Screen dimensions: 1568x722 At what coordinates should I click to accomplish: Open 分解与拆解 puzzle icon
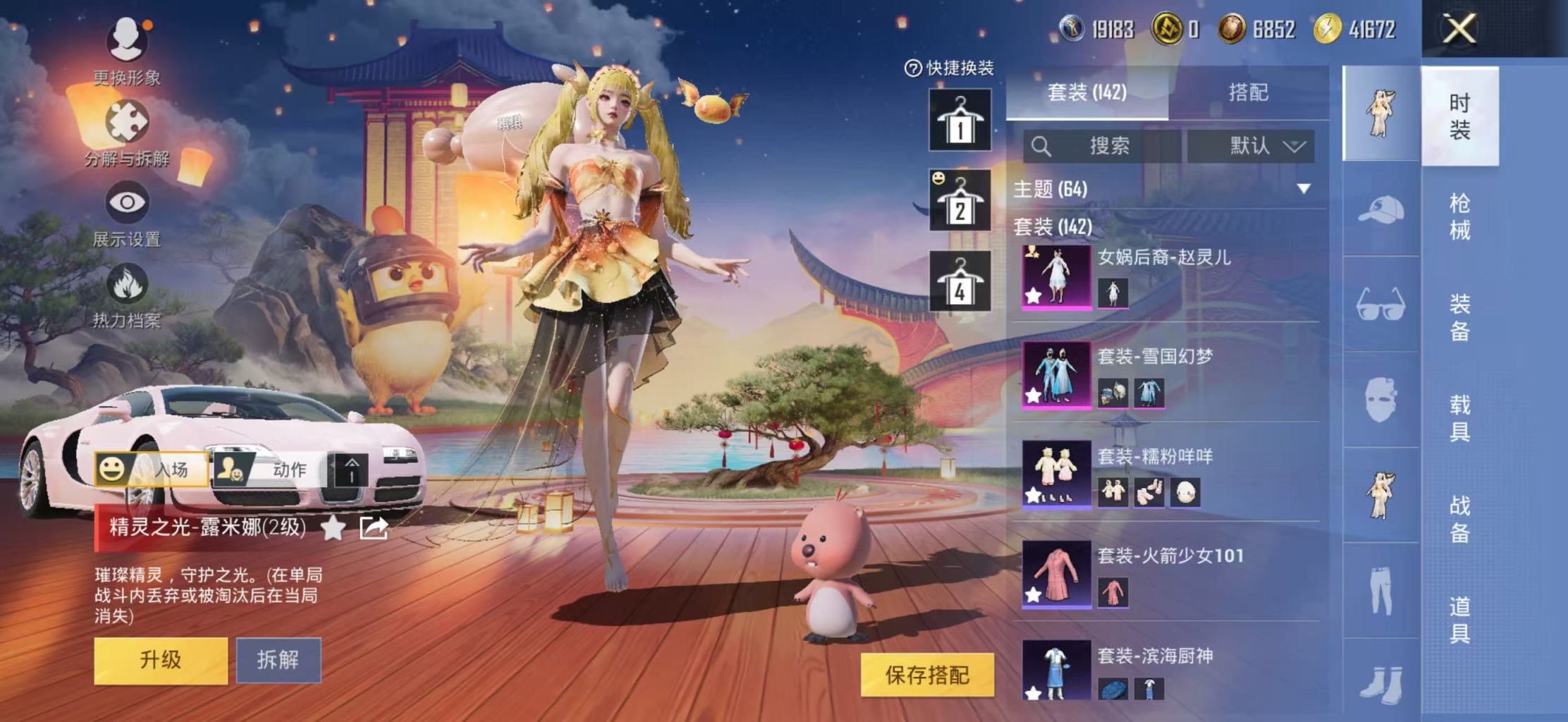(x=127, y=123)
